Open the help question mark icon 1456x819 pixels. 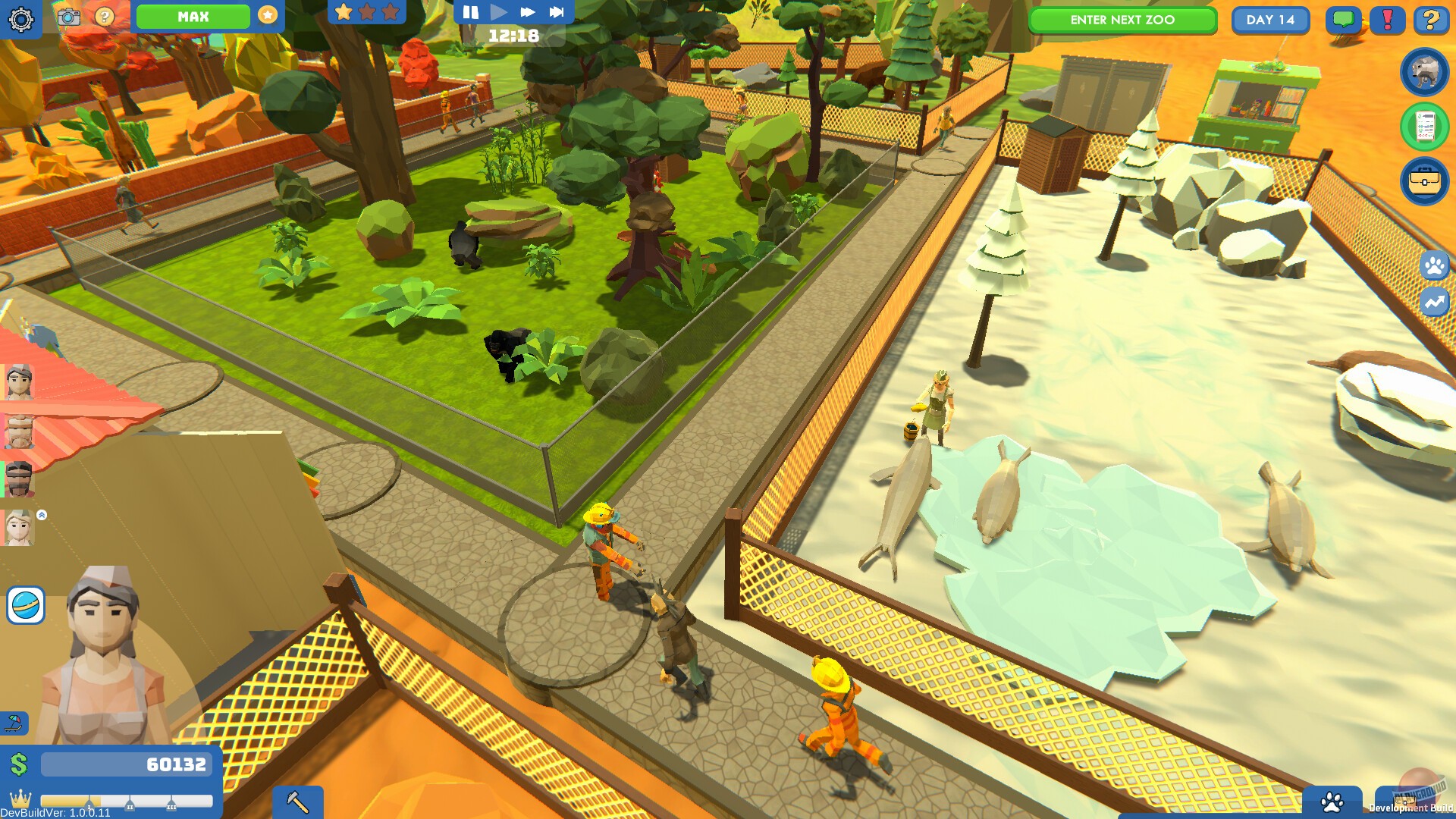point(1432,20)
